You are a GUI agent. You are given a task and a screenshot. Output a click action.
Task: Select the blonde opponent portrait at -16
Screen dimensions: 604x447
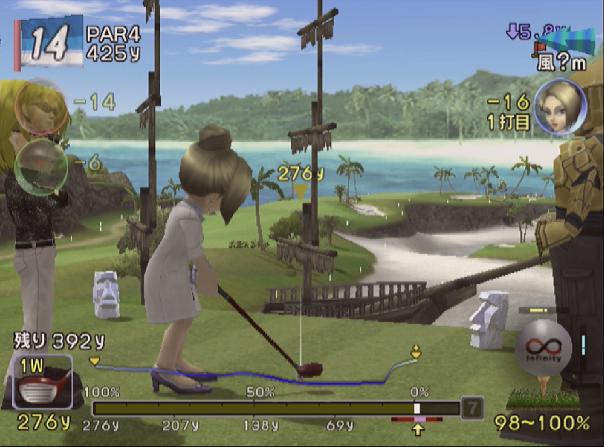(559, 106)
